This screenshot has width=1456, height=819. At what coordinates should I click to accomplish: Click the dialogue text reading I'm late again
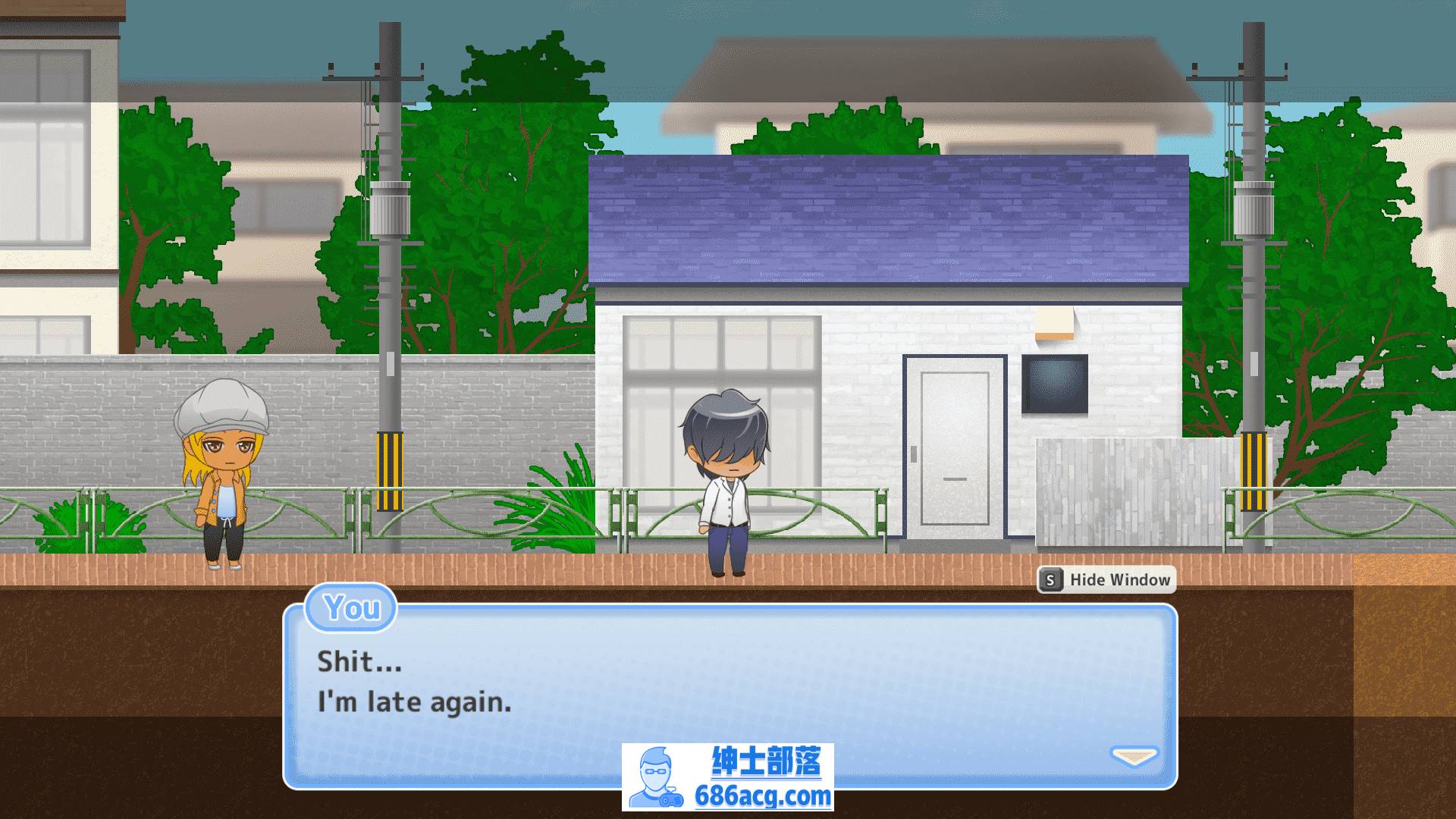click(413, 701)
